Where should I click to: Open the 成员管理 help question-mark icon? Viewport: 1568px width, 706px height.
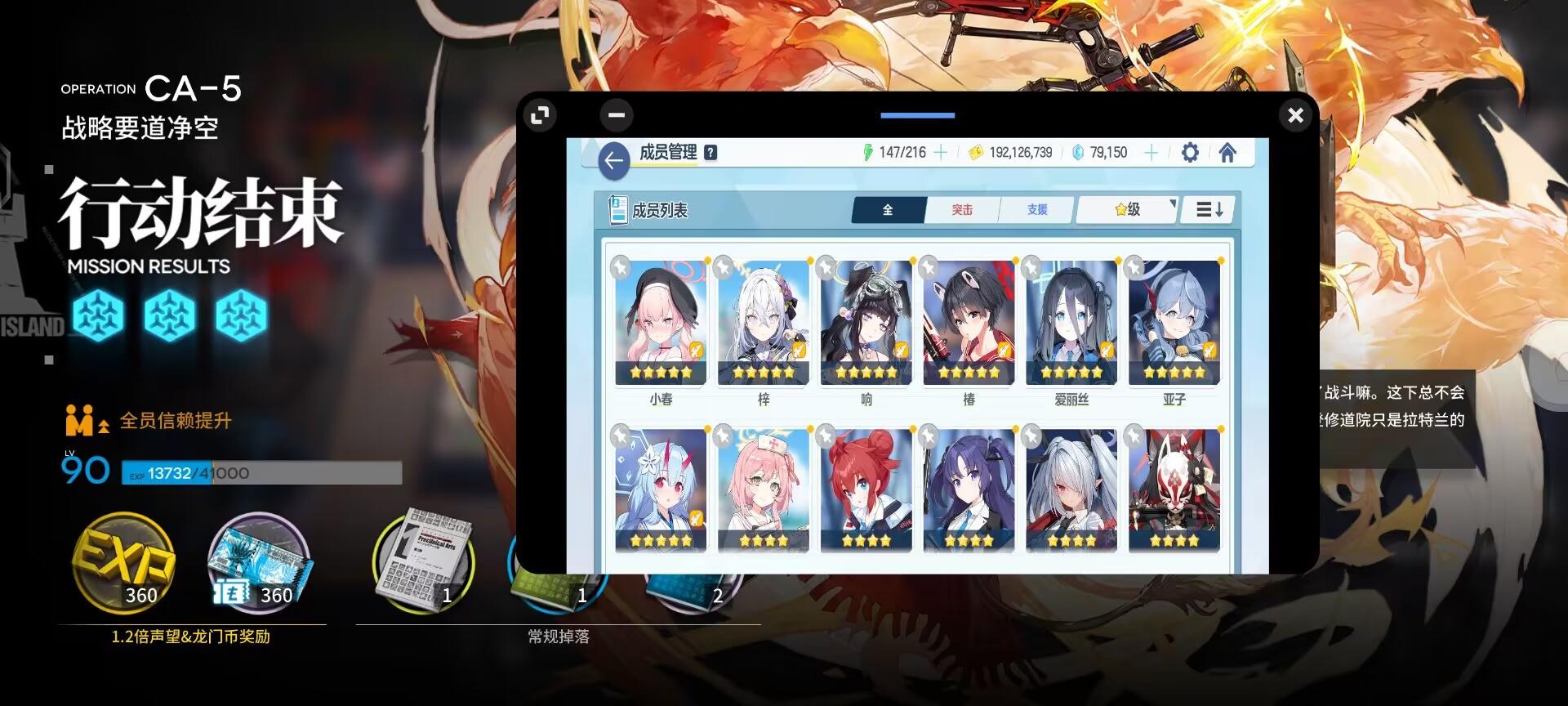tap(709, 151)
